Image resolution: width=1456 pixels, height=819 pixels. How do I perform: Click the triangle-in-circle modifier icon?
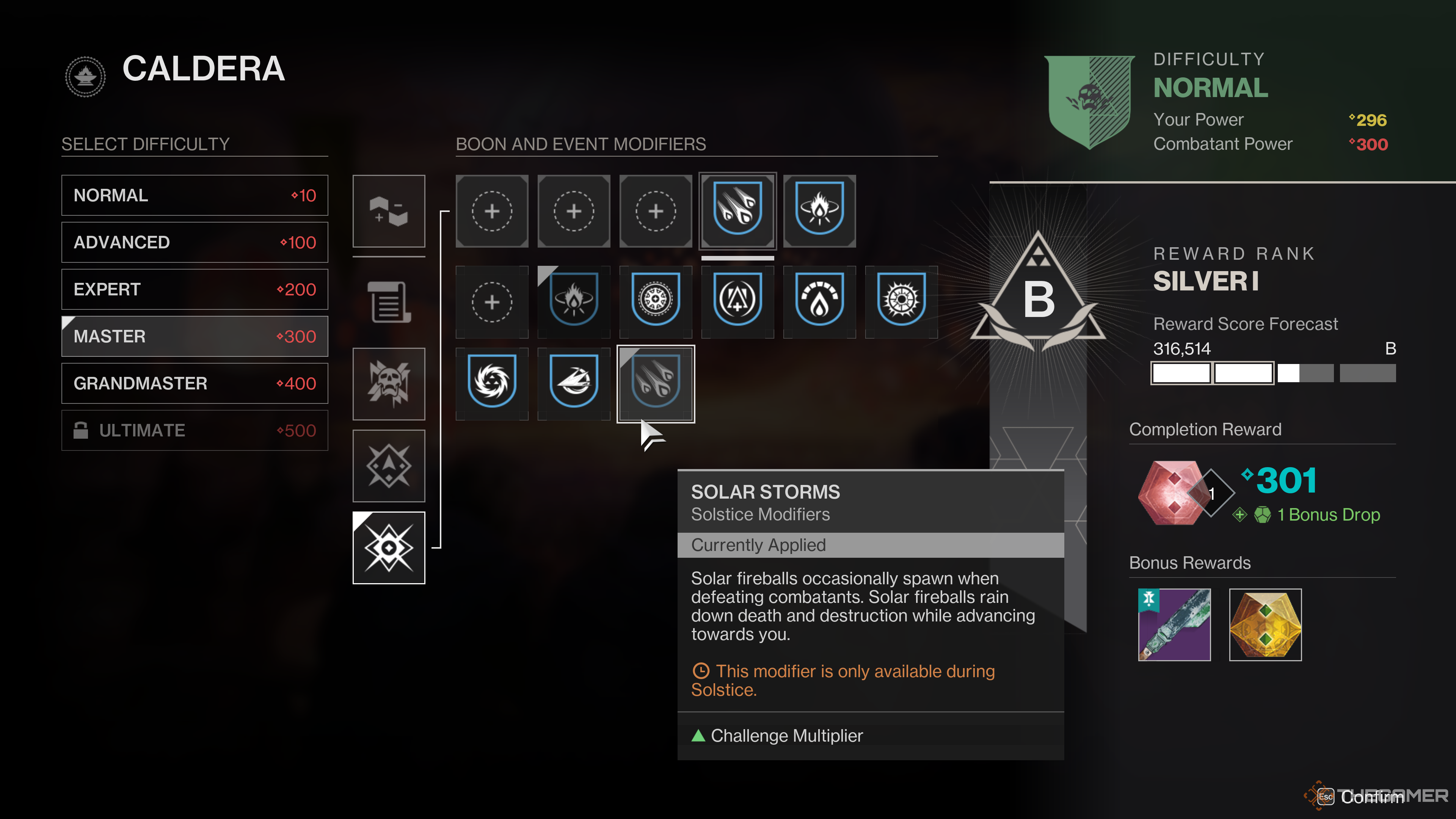(737, 301)
